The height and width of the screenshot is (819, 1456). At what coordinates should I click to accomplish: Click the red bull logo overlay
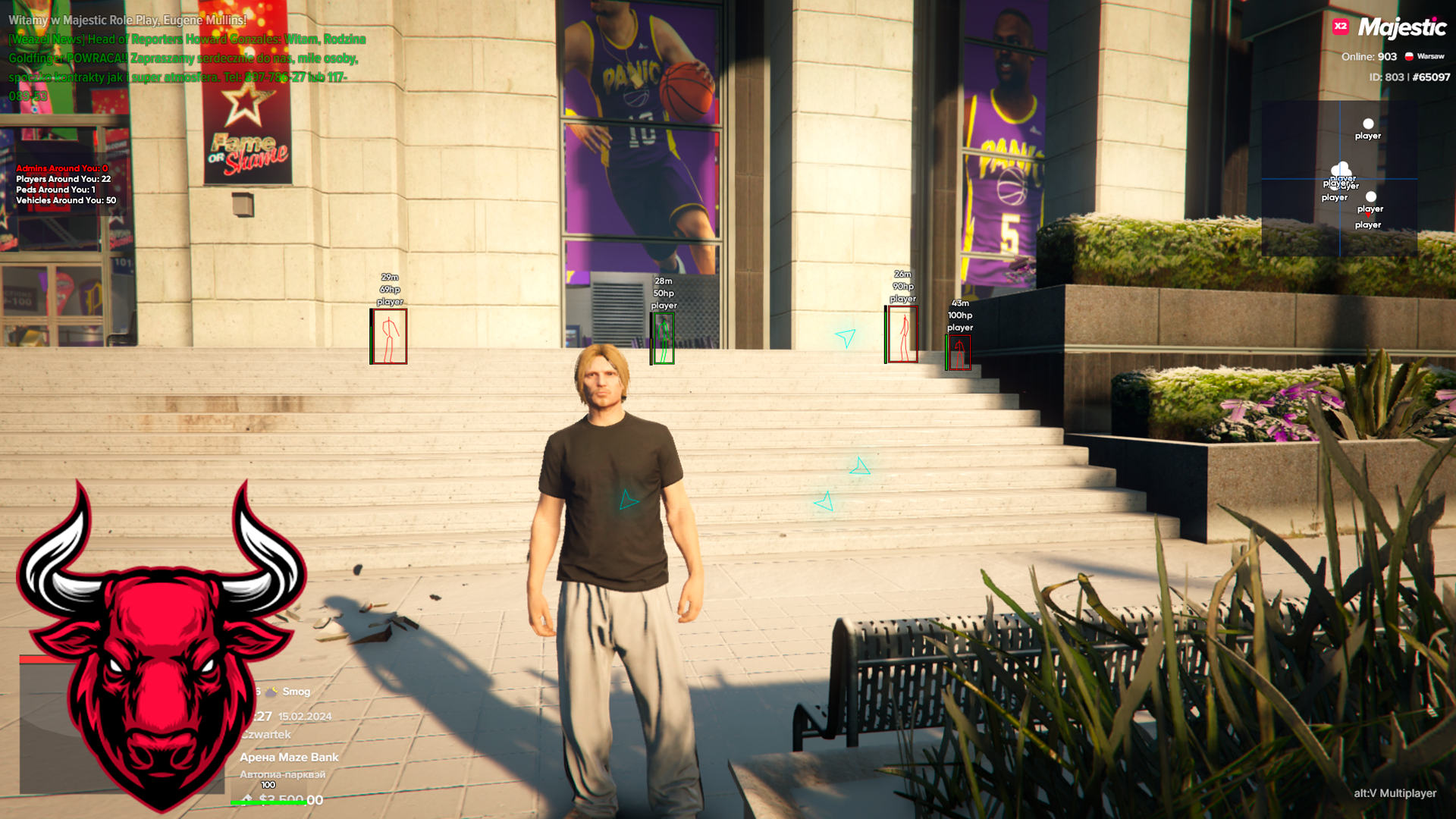tap(162, 645)
